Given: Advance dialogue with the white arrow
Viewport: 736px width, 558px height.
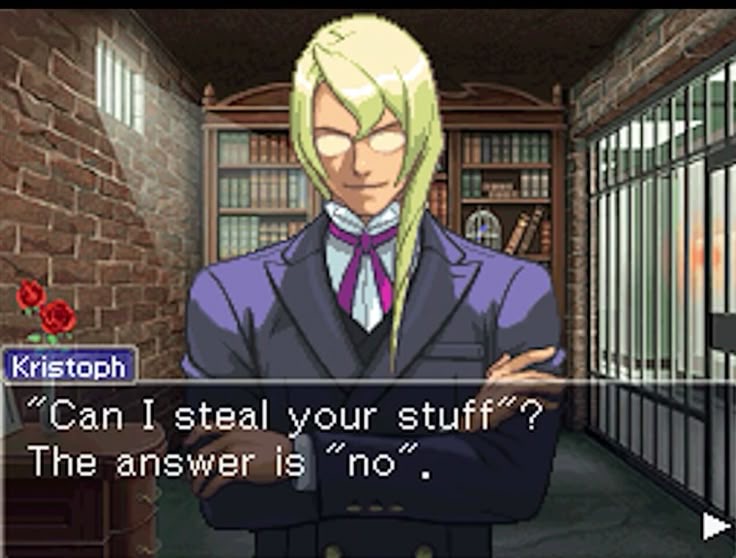Looking at the screenshot, I should pyautogui.click(x=715, y=526).
